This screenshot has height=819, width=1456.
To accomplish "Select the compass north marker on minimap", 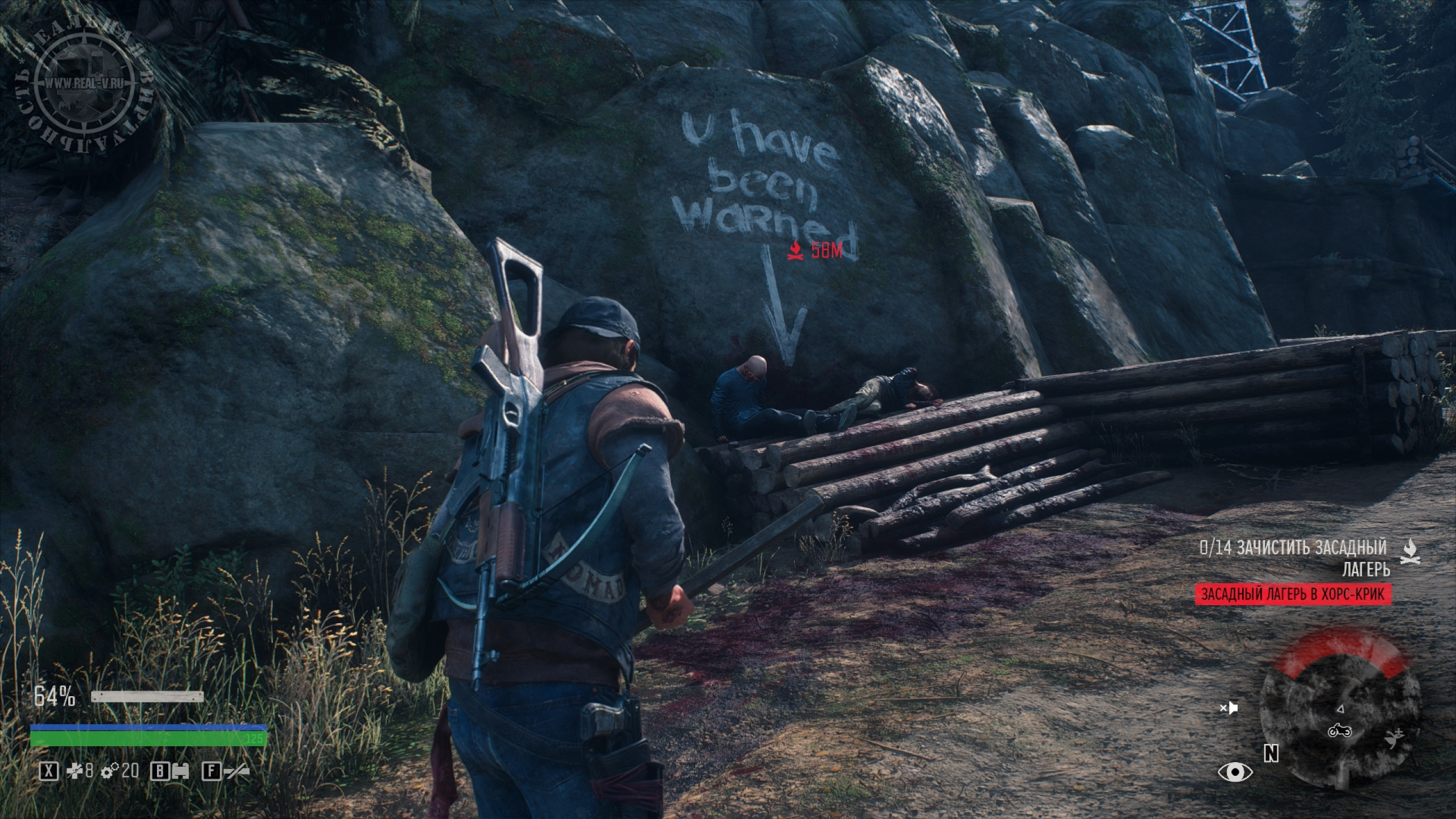I will (1271, 754).
